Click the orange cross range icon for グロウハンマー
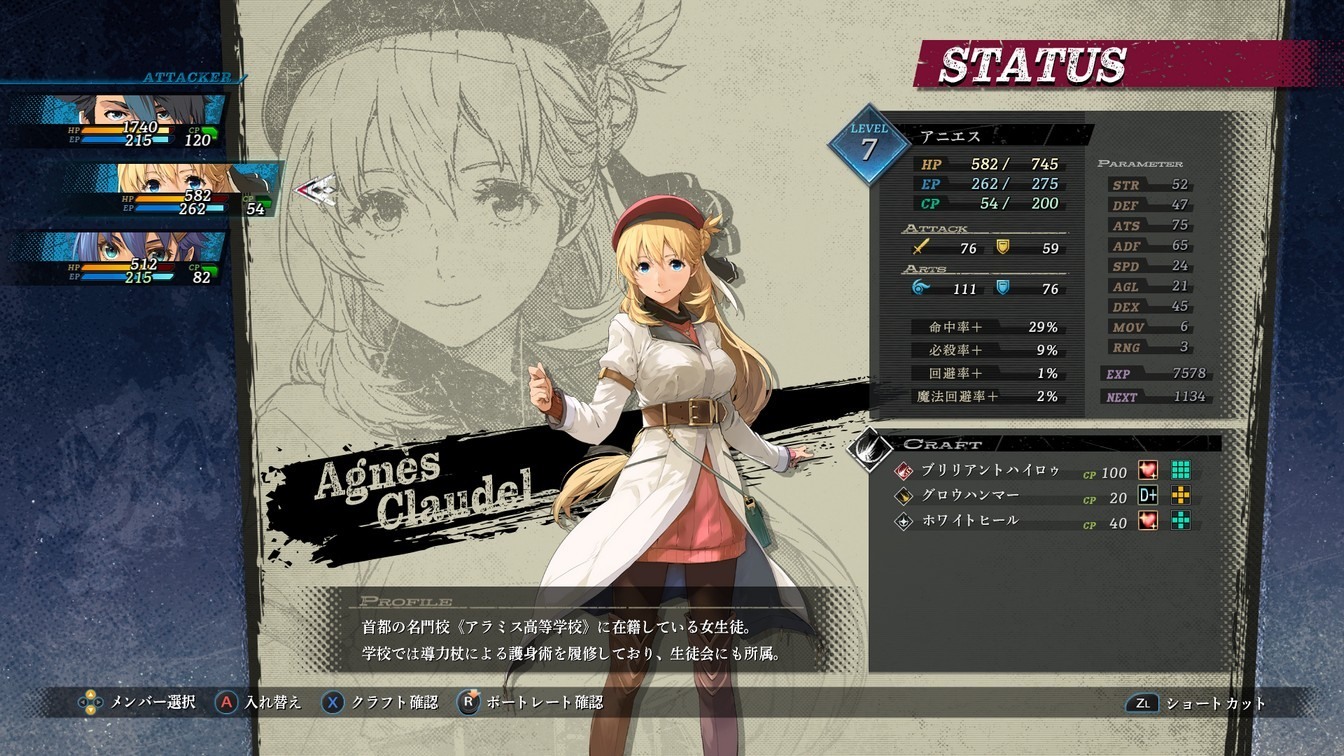This screenshot has width=1344, height=756. coord(1181,494)
